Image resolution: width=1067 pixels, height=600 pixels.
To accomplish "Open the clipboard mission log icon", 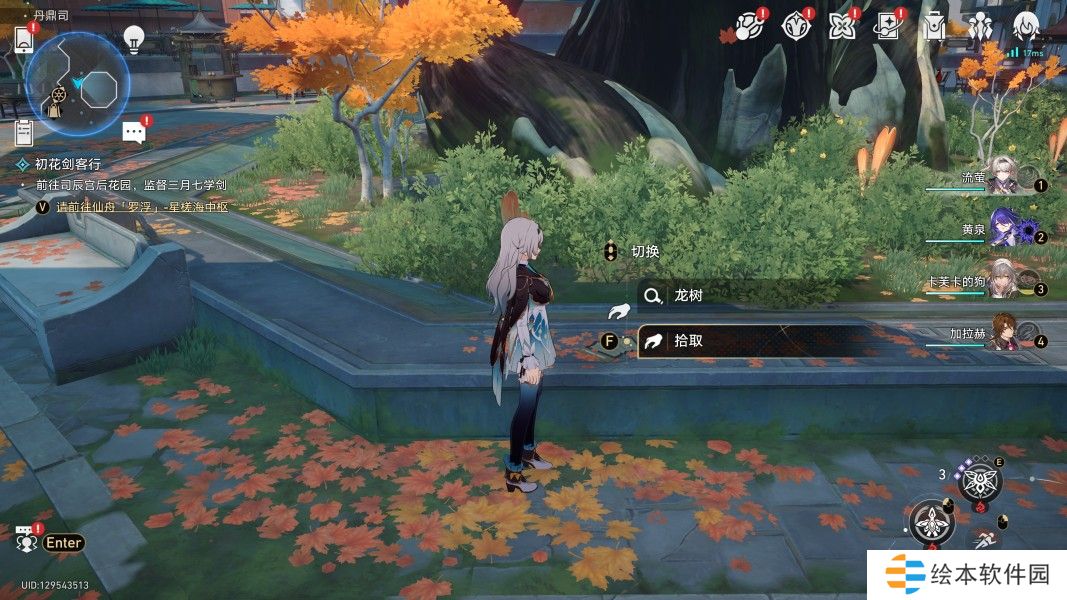I will click(25, 131).
